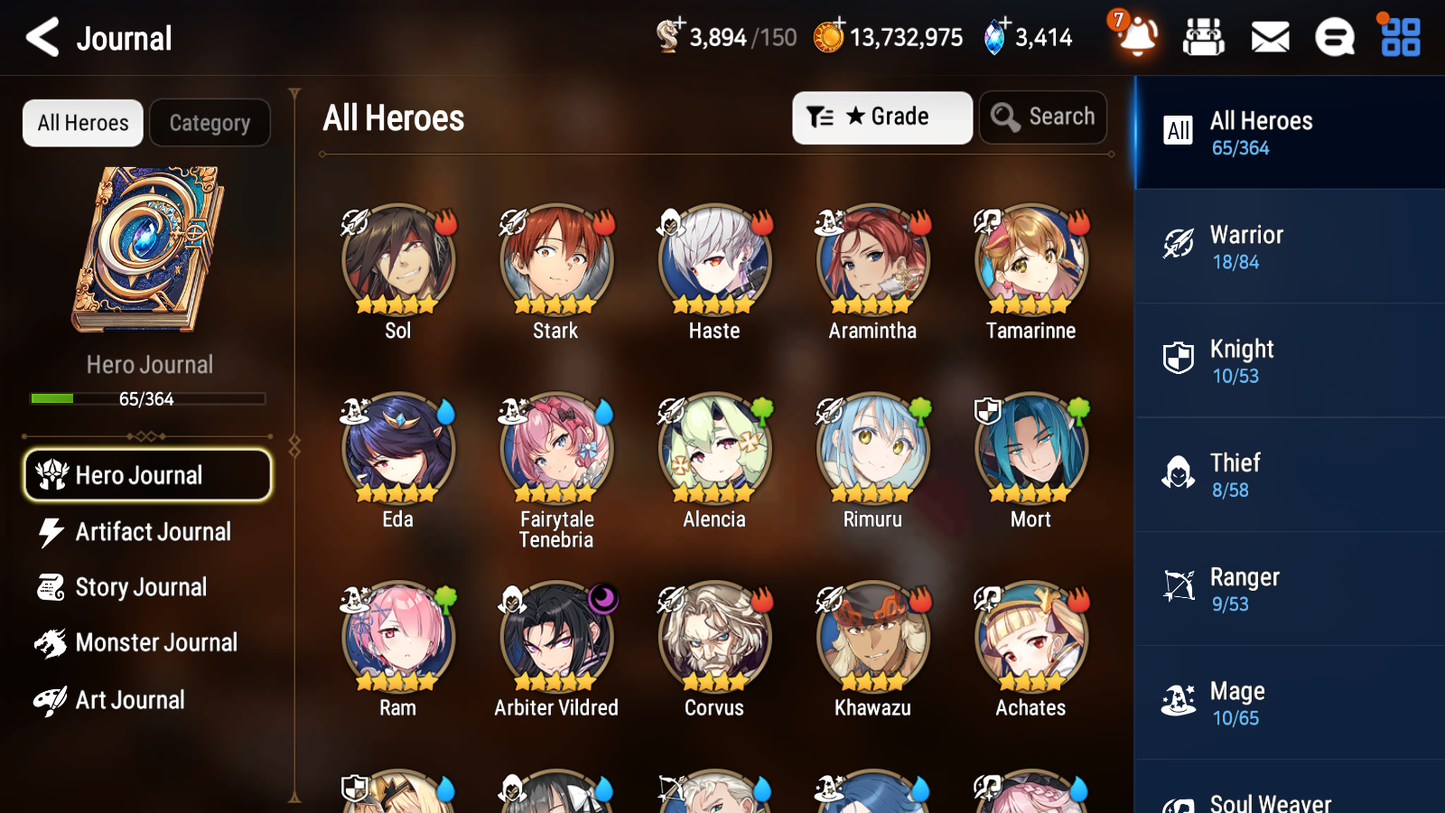Select the Tamarinne hero portrait
The width and height of the screenshot is (1445, 813).
(1030, 259)
